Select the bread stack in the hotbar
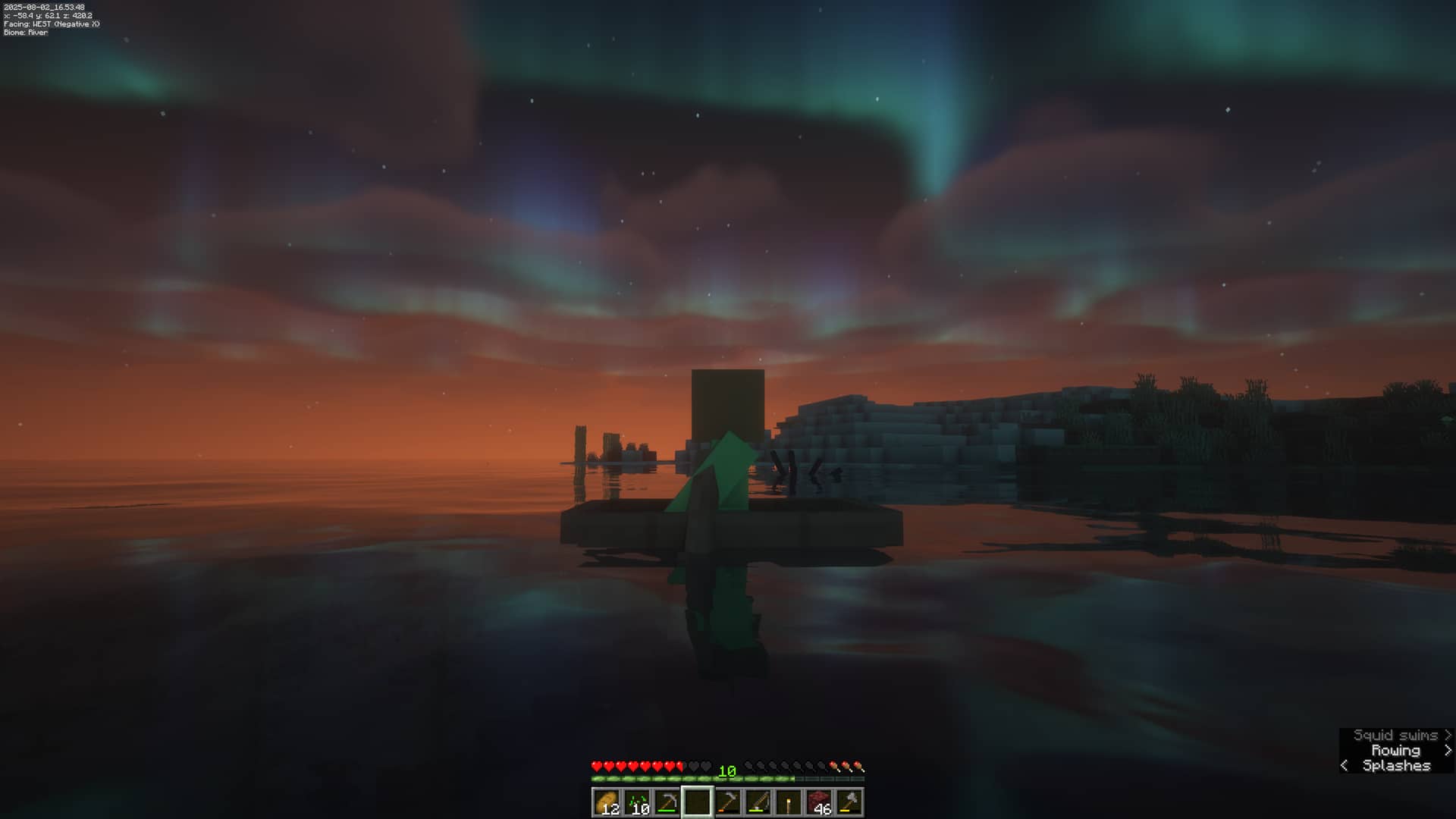This screenshot has height=819, width=1456. tap(607, 802)
